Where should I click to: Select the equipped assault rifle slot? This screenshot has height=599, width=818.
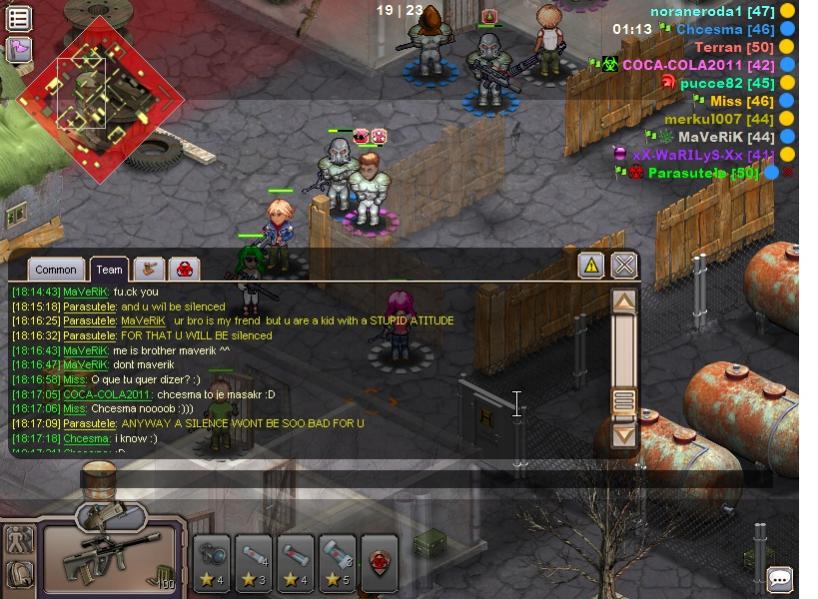point(110,560)
